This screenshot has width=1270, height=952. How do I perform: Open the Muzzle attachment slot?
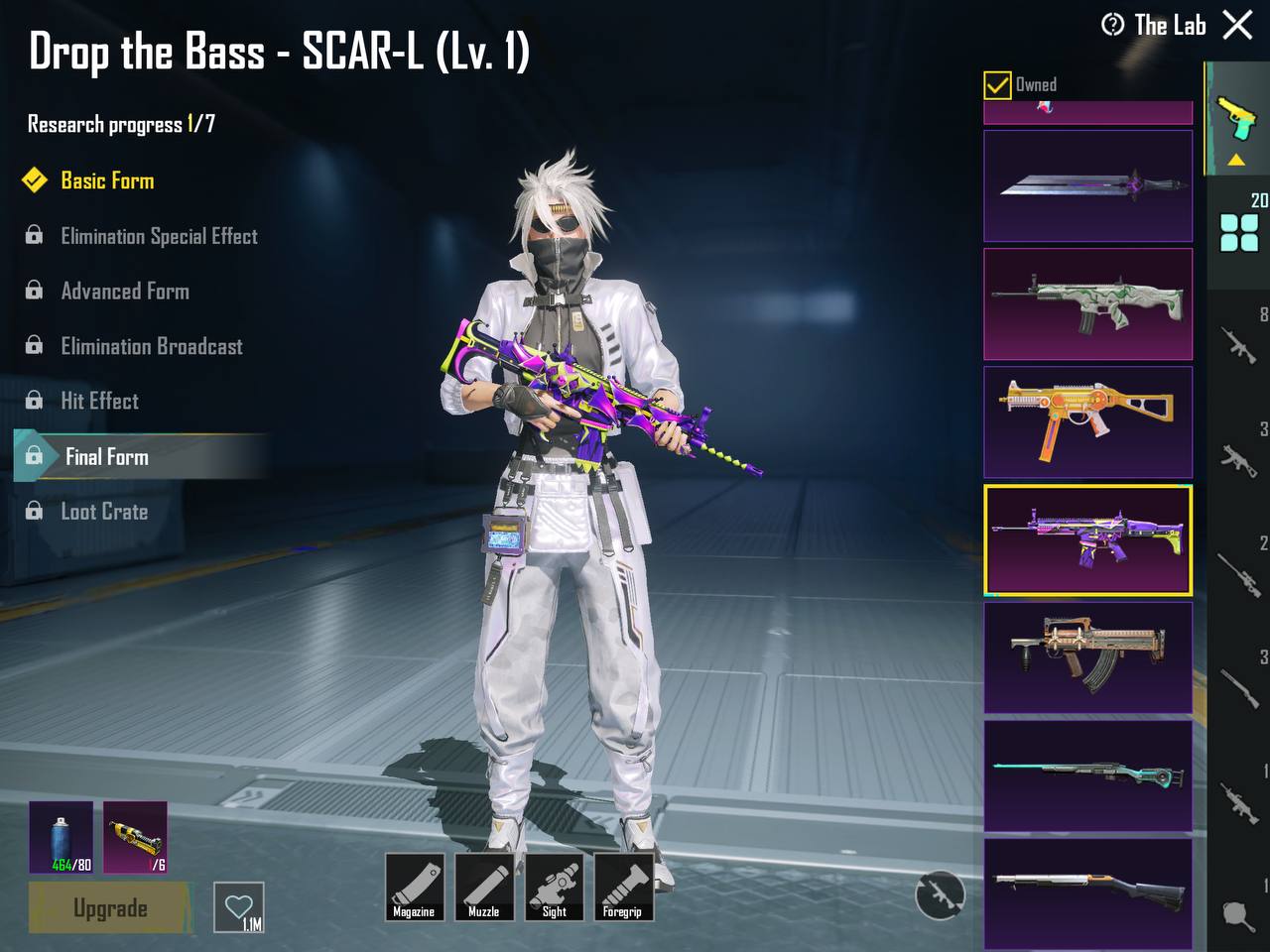[x=484, y=887]
